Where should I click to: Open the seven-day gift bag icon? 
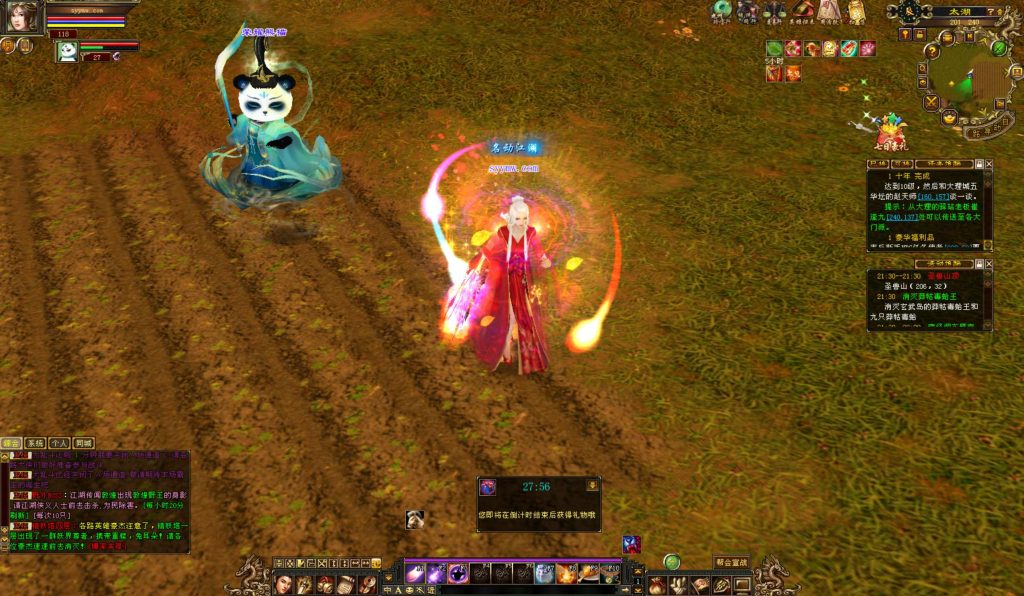pyautogui.click(x=889, y=131)
